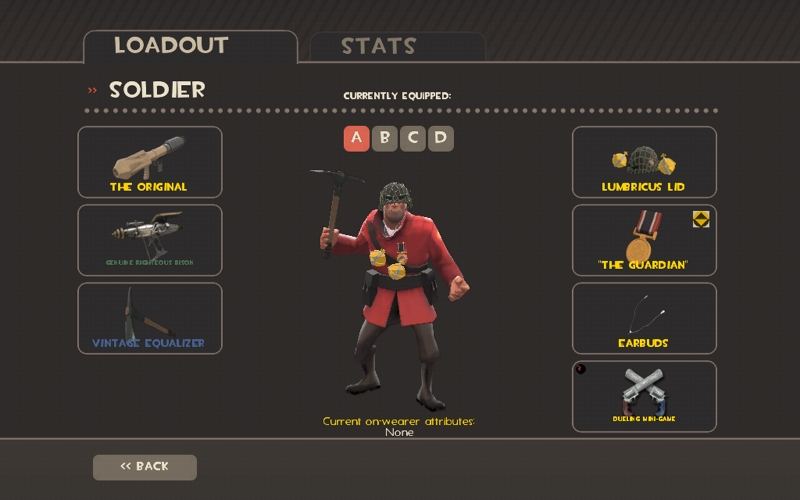Click the Vintage Equalizer melee slot
The width and height of the screenshot is (800, 500).
coord(150,318)
